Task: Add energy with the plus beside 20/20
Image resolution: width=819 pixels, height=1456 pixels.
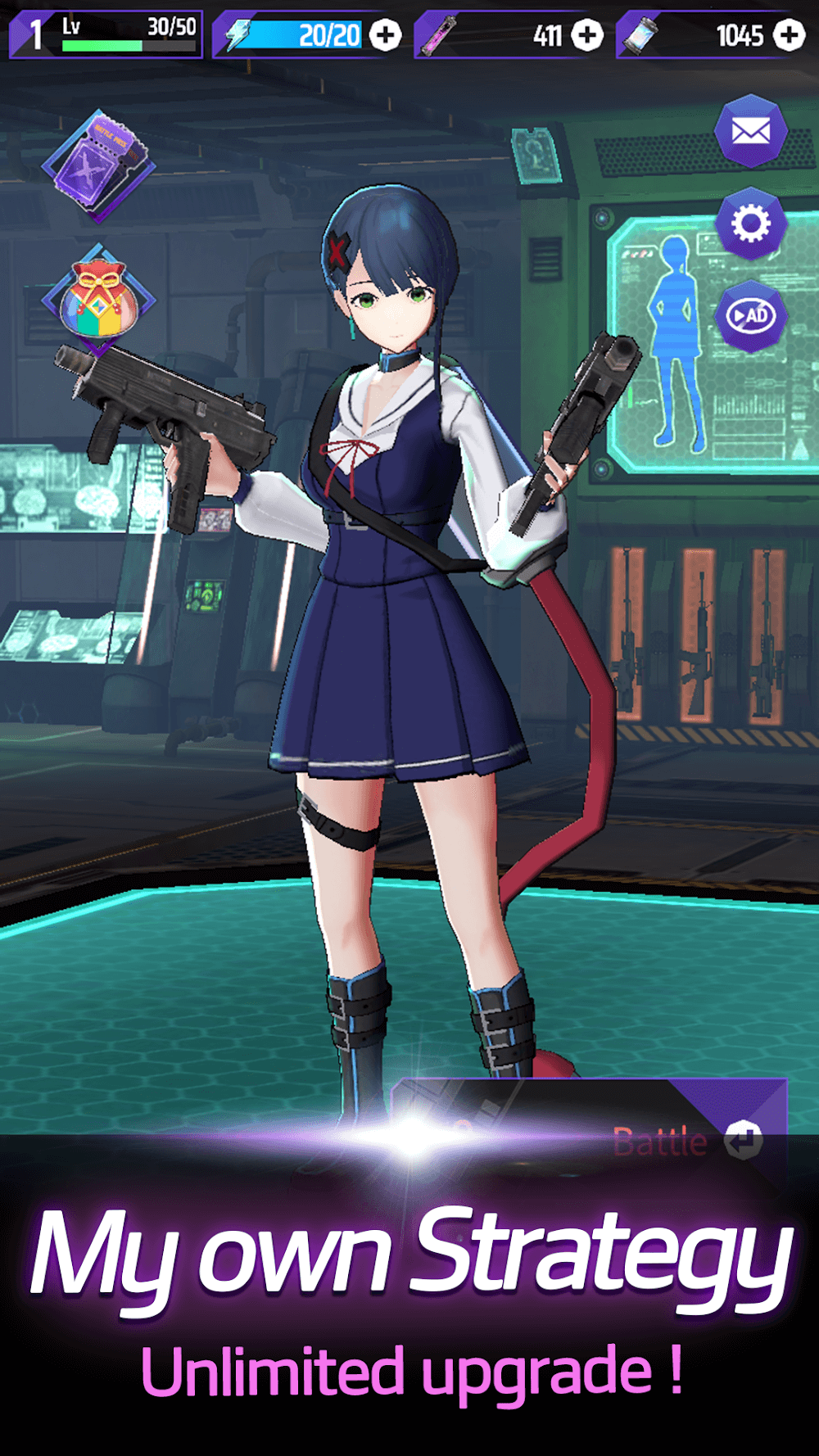Action: pyautogui.click(x=385, y=35)
